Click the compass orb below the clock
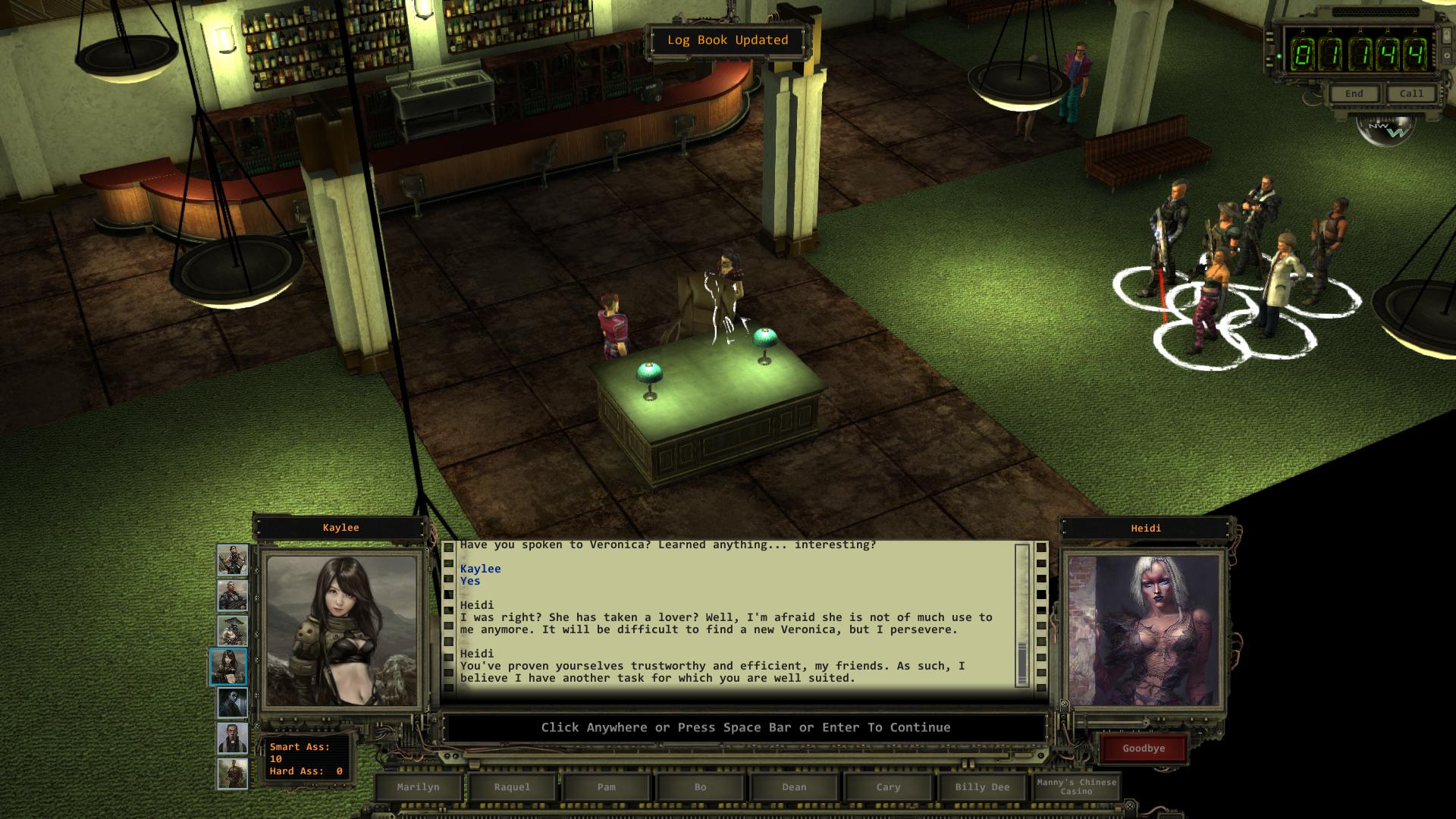This screenshot has width=1456, height=819. pyautogui.click(x=1385, y=130)
